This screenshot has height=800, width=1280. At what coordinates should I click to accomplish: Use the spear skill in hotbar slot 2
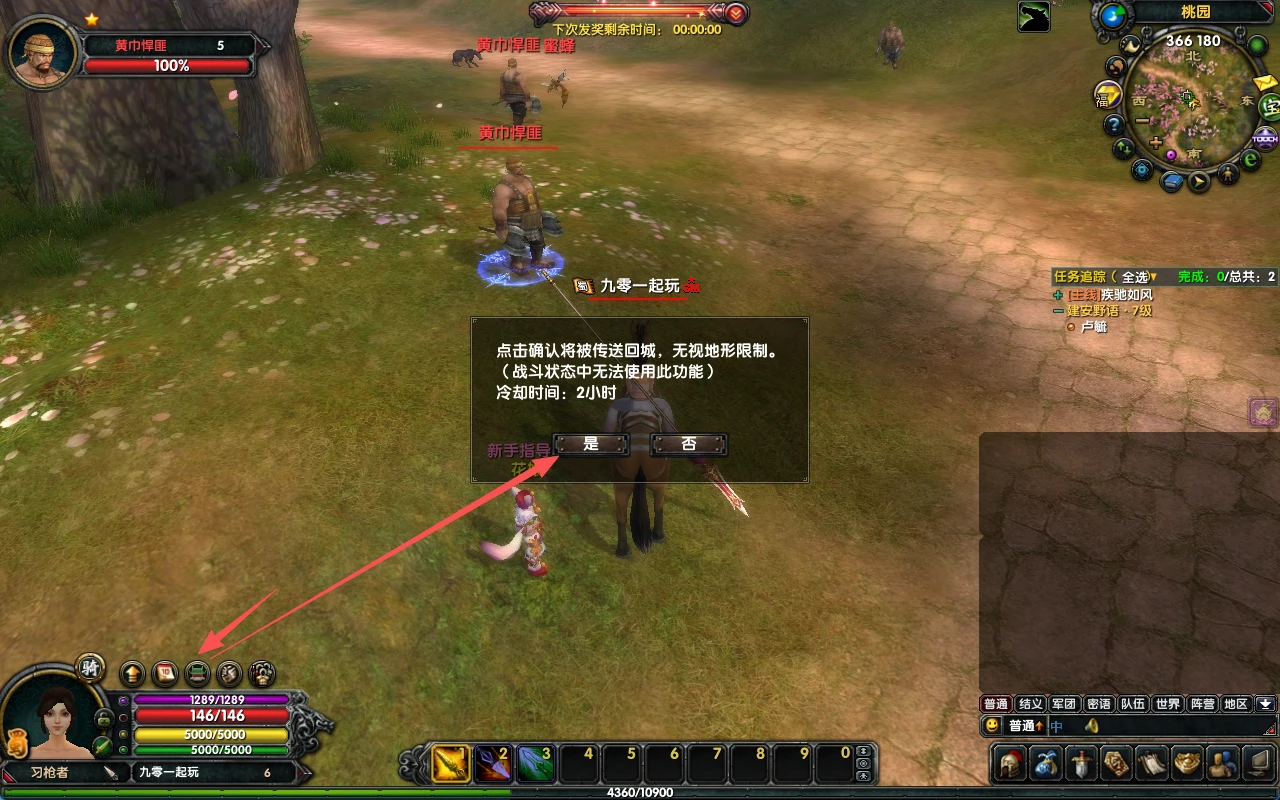click(x=492, y=765)
